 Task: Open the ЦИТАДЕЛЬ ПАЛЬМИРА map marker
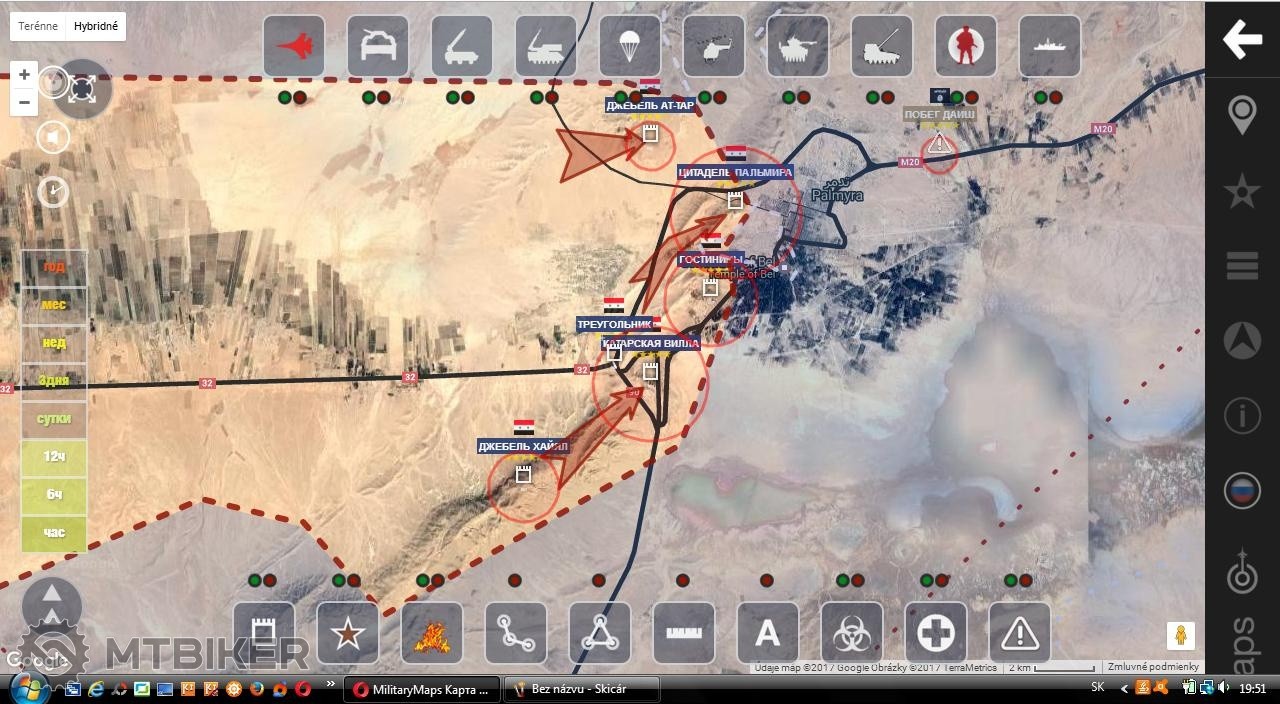pos(735,173)
